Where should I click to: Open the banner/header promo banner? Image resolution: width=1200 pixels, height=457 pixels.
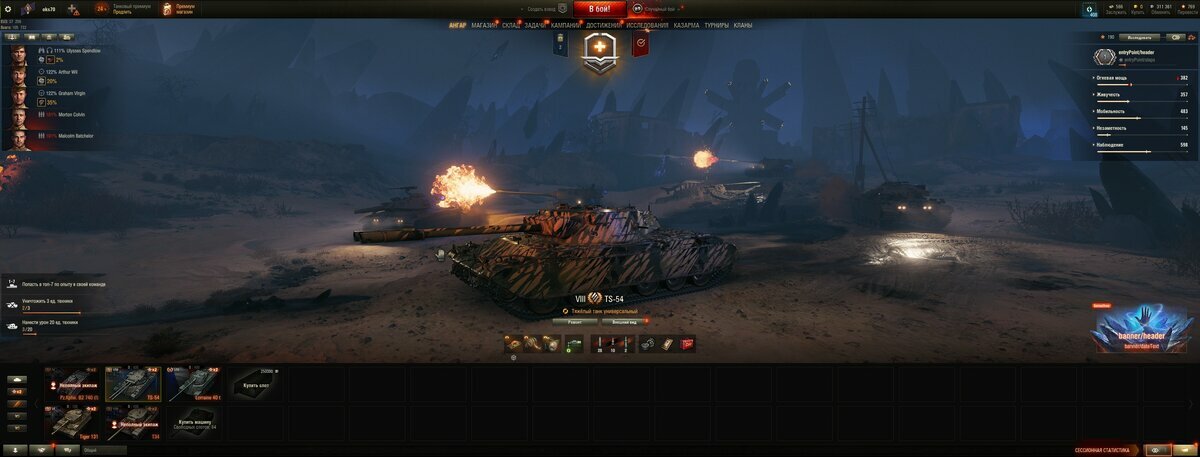coord(1140,328)
